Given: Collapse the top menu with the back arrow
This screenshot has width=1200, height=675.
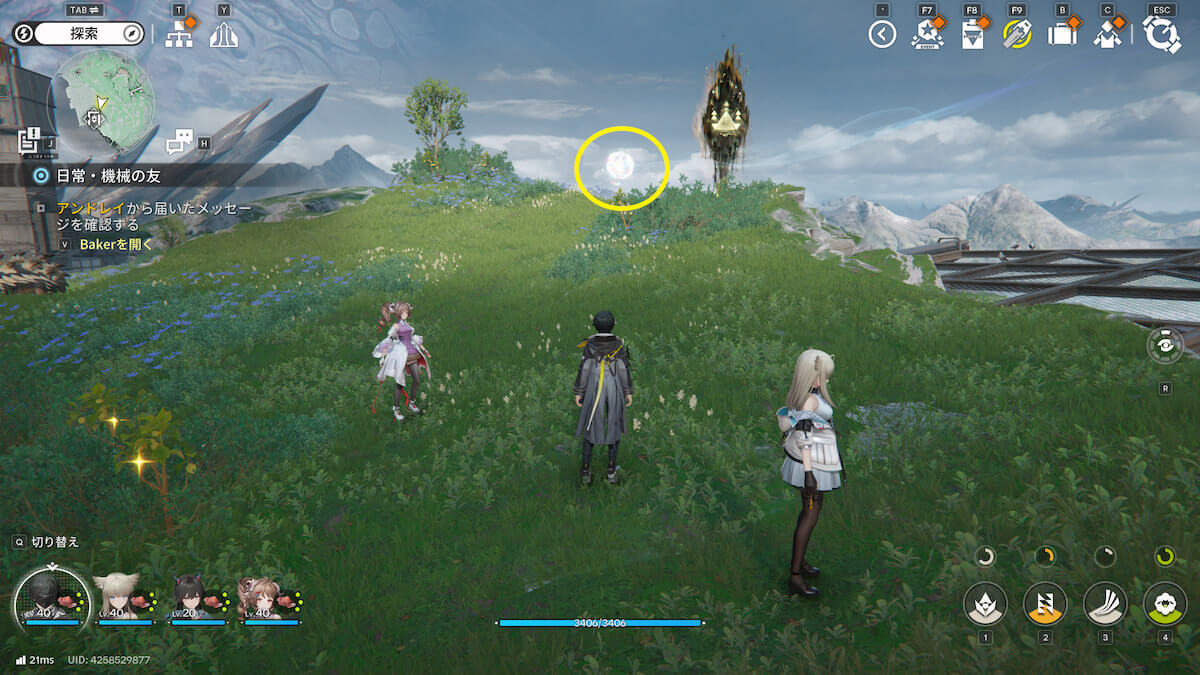Looking at the screenshot, I should [x=881, y=35].
